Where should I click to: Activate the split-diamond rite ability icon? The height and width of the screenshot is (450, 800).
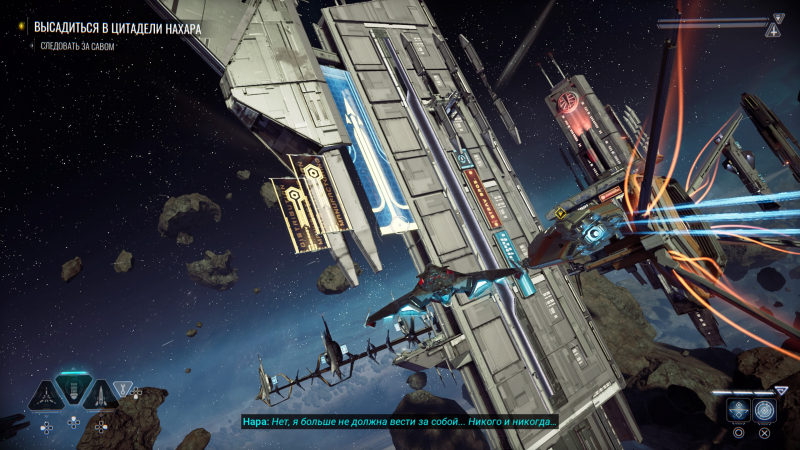pos(738,410)
